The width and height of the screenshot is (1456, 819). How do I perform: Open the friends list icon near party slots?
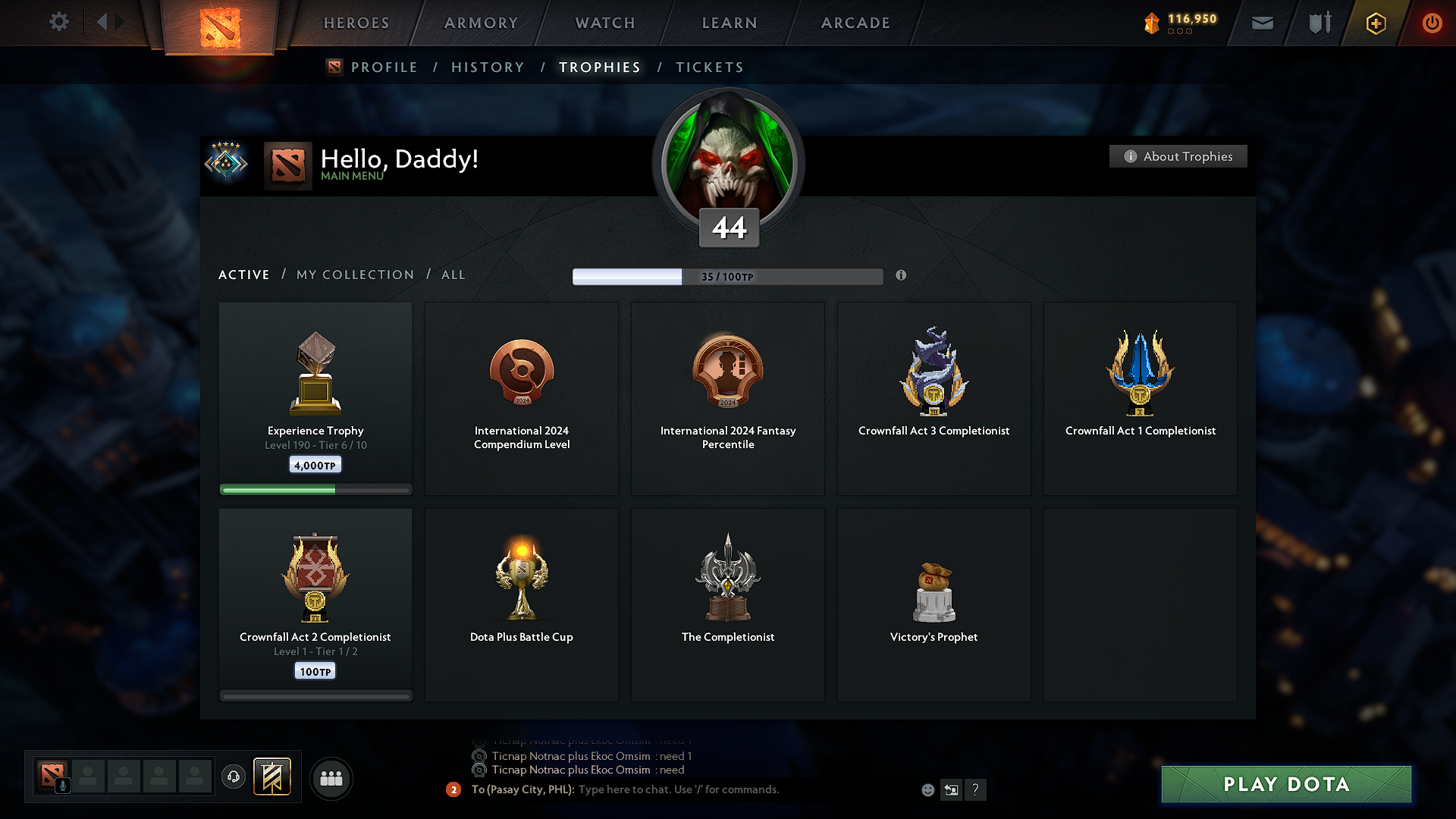[331, 778]
